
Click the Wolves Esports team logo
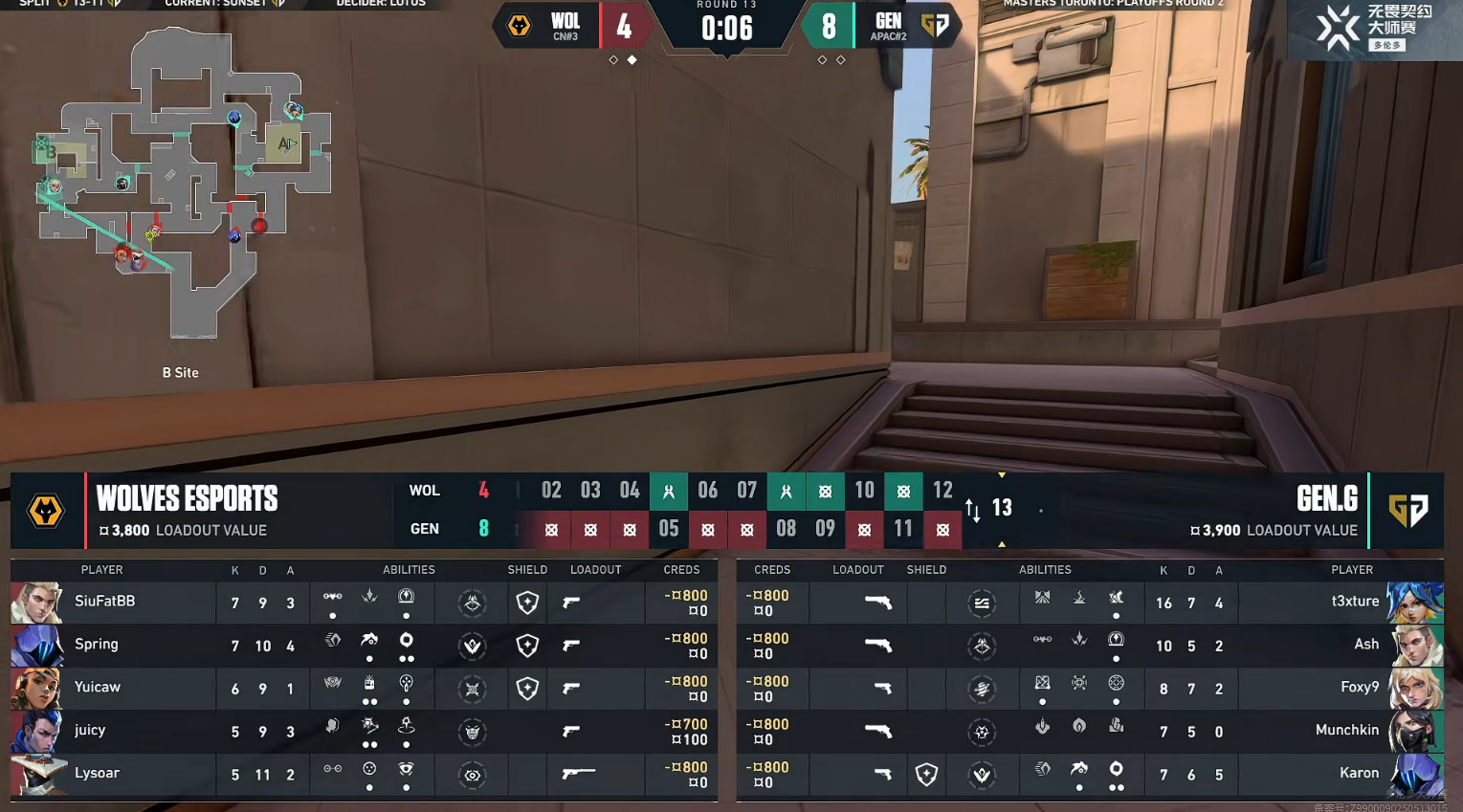click(x=46, y=511)
